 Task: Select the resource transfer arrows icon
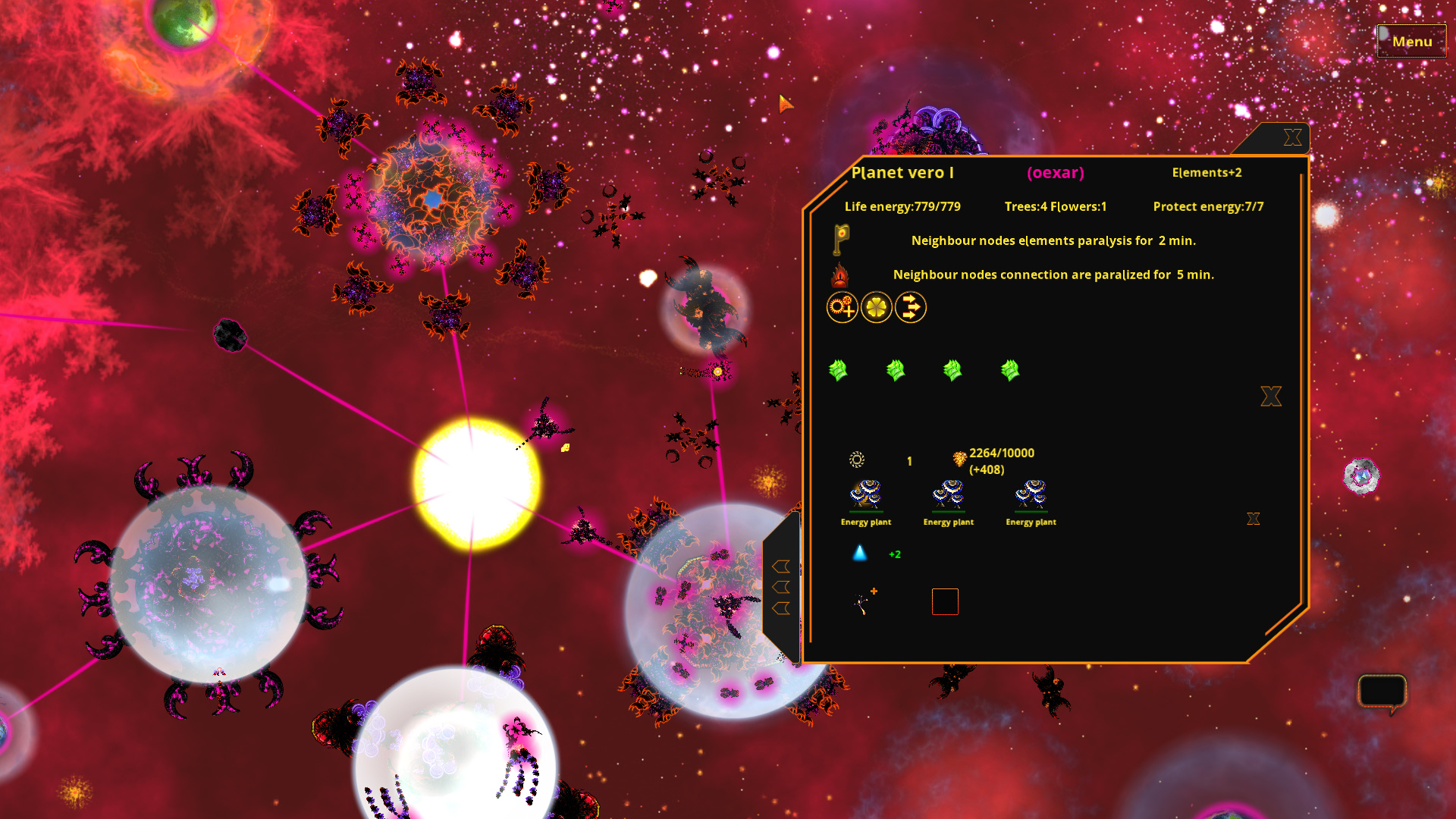click(911, 308)
